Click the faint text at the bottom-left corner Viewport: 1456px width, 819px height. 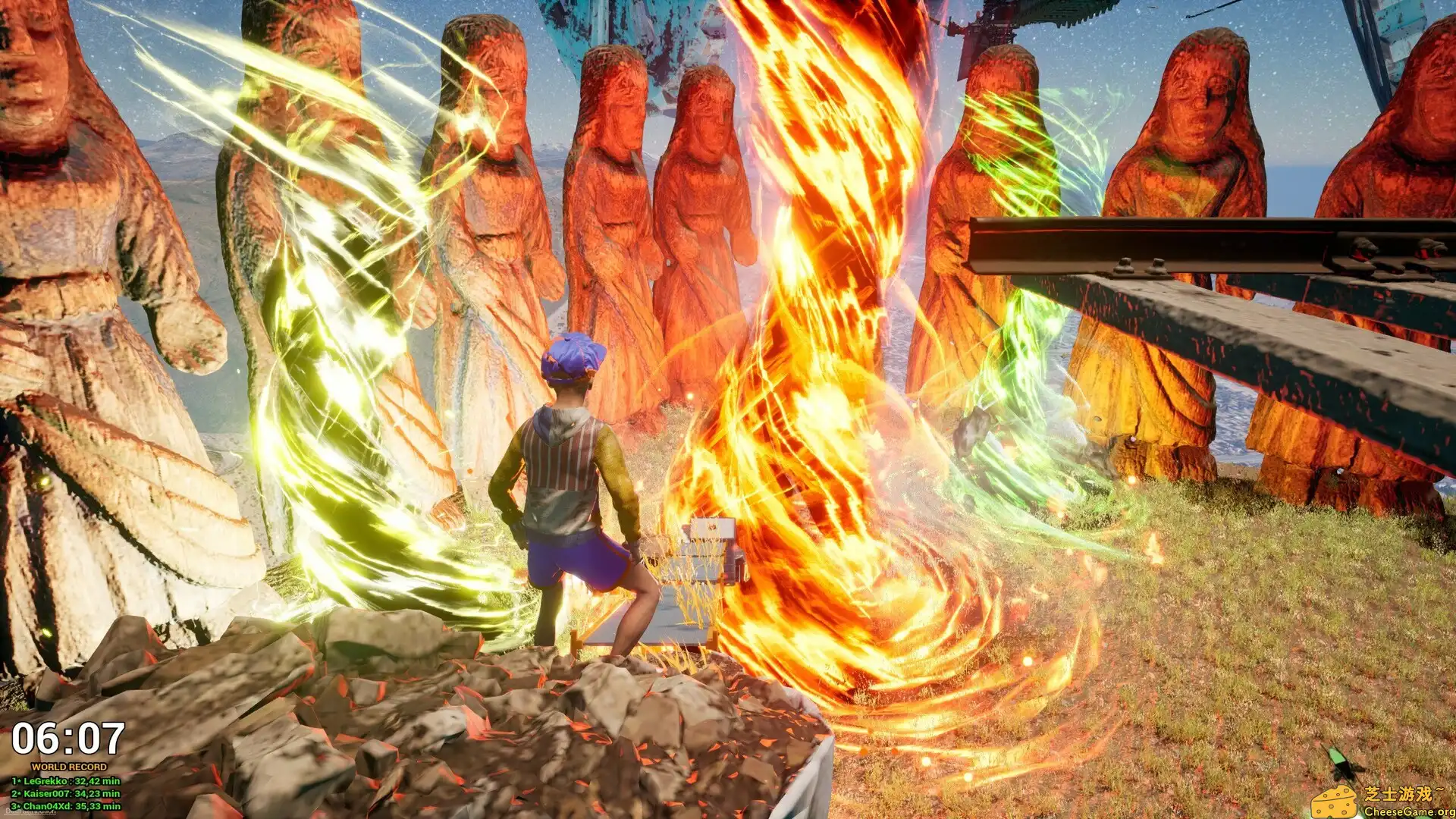(30, 811)
